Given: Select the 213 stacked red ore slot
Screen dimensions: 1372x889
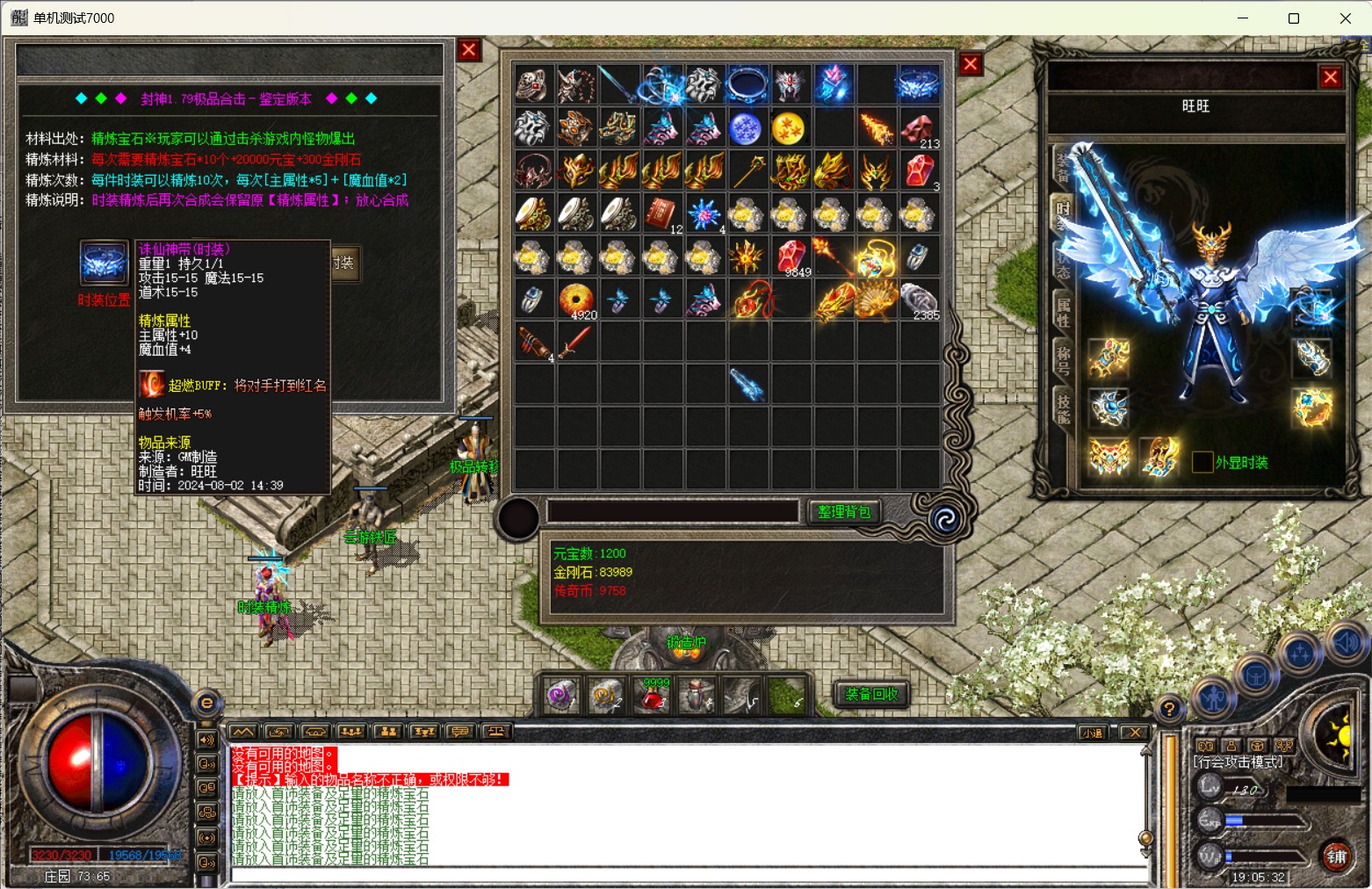Looking at the screenshot, I should (918, 129).
